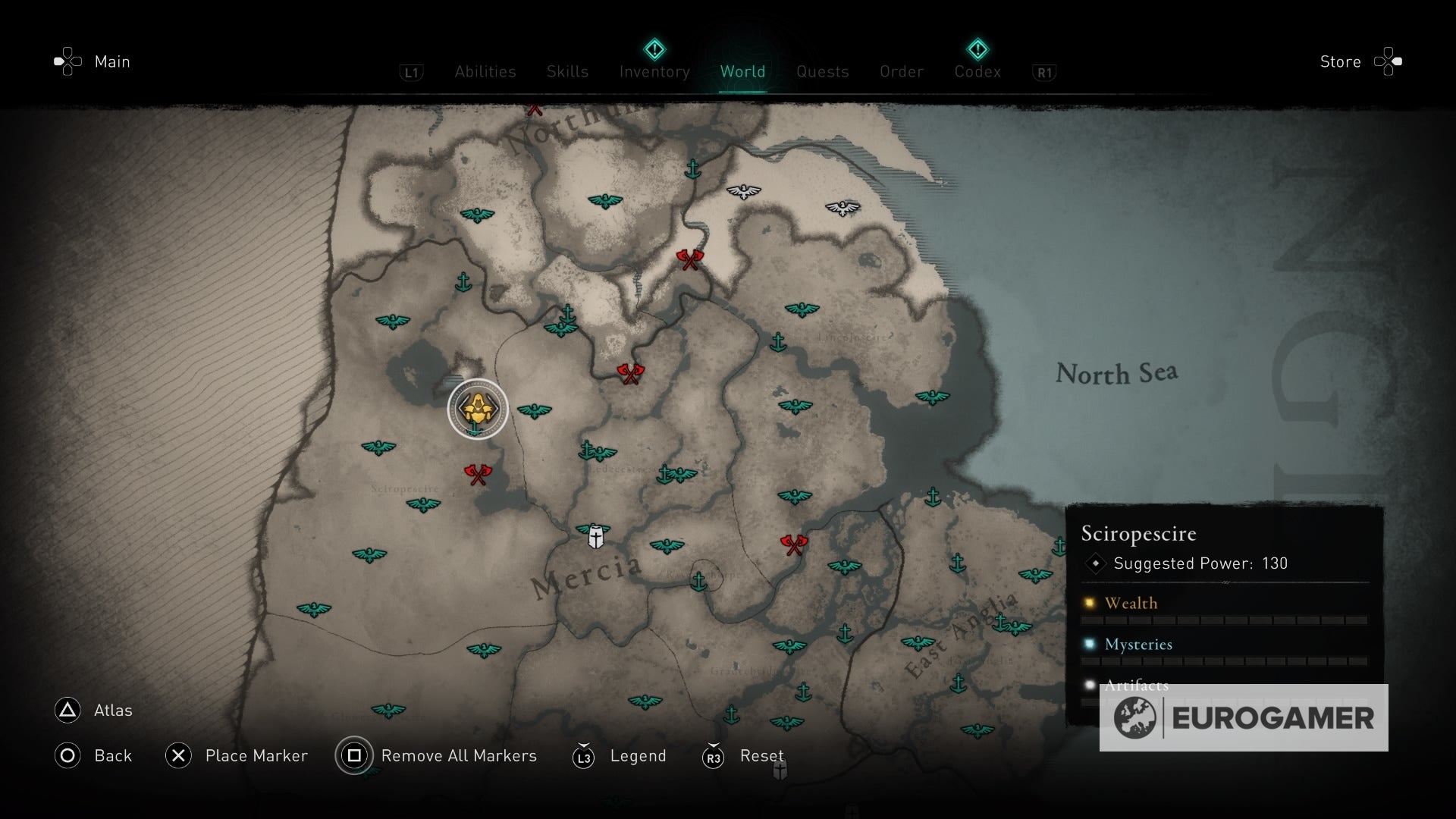Select the white artifact bird icon near Northumbria
This screenshot has width=1456, height=819.
pos(745,193)
